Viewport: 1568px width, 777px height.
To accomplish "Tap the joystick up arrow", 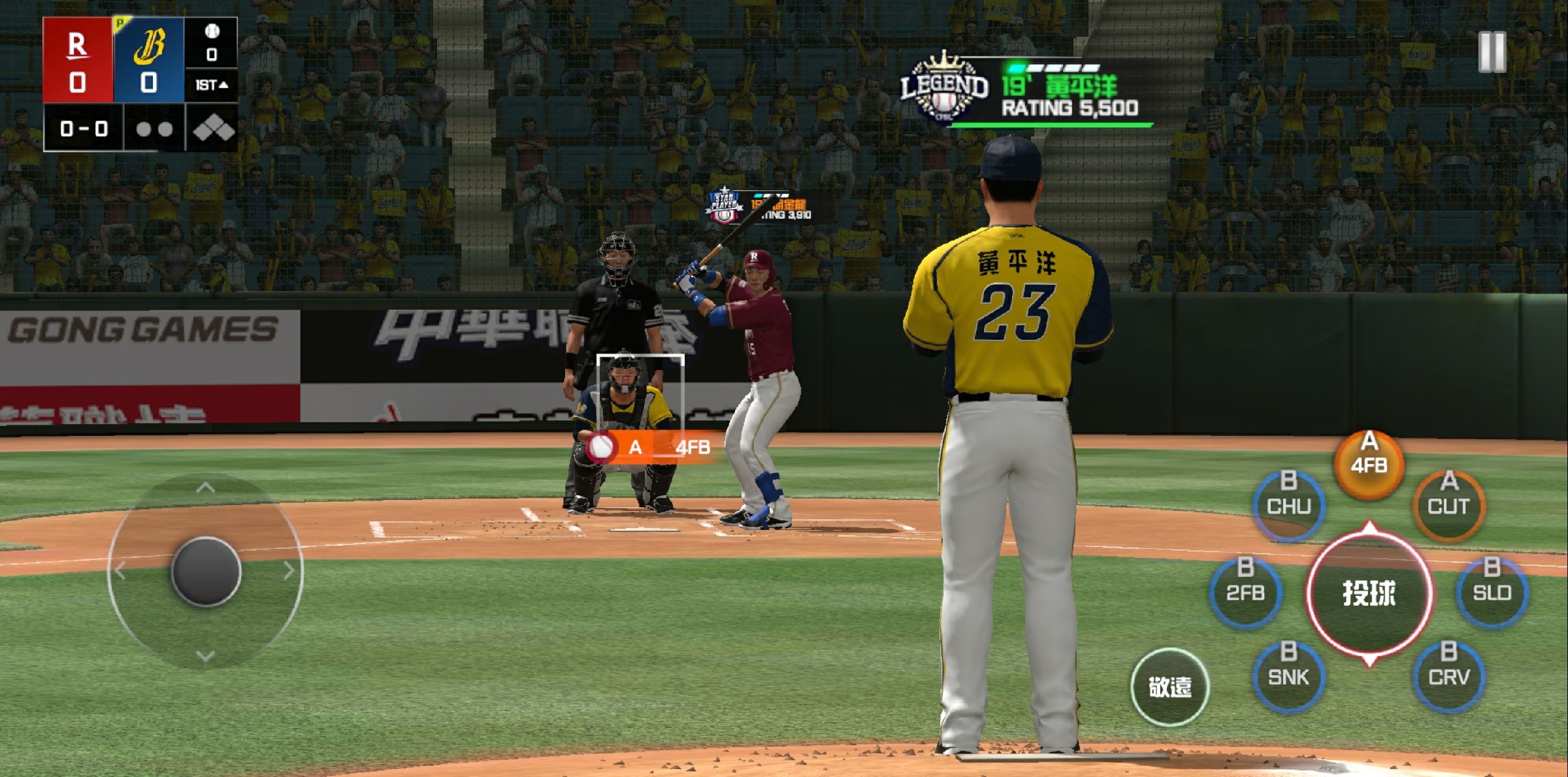I will 205,488.
